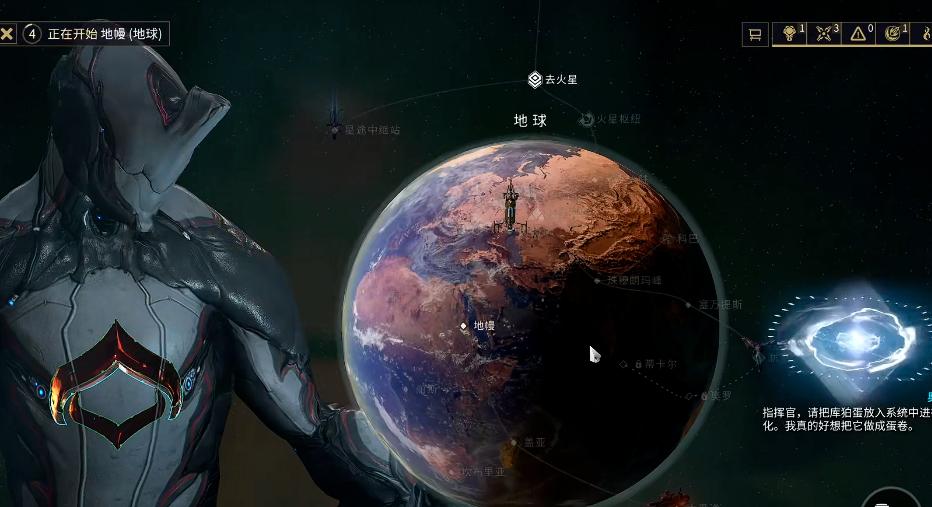Viewport: 932px width, 507px height.
Task: Select the 星迹中继站 relay node
Action: coord(334,127)
